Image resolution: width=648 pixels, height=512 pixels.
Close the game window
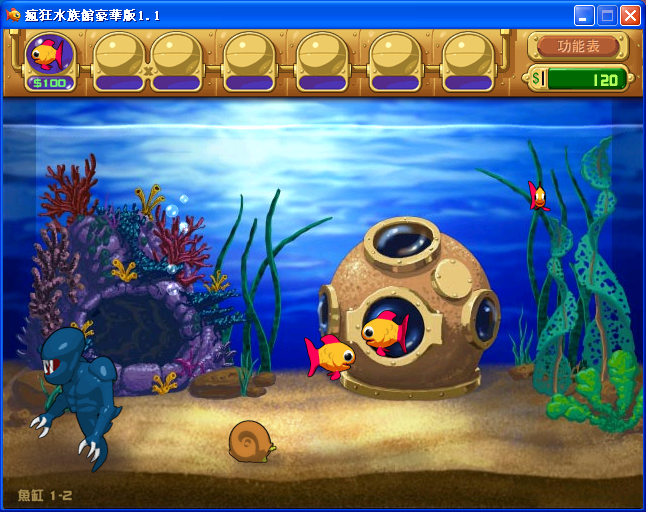(x=630, y=15)
